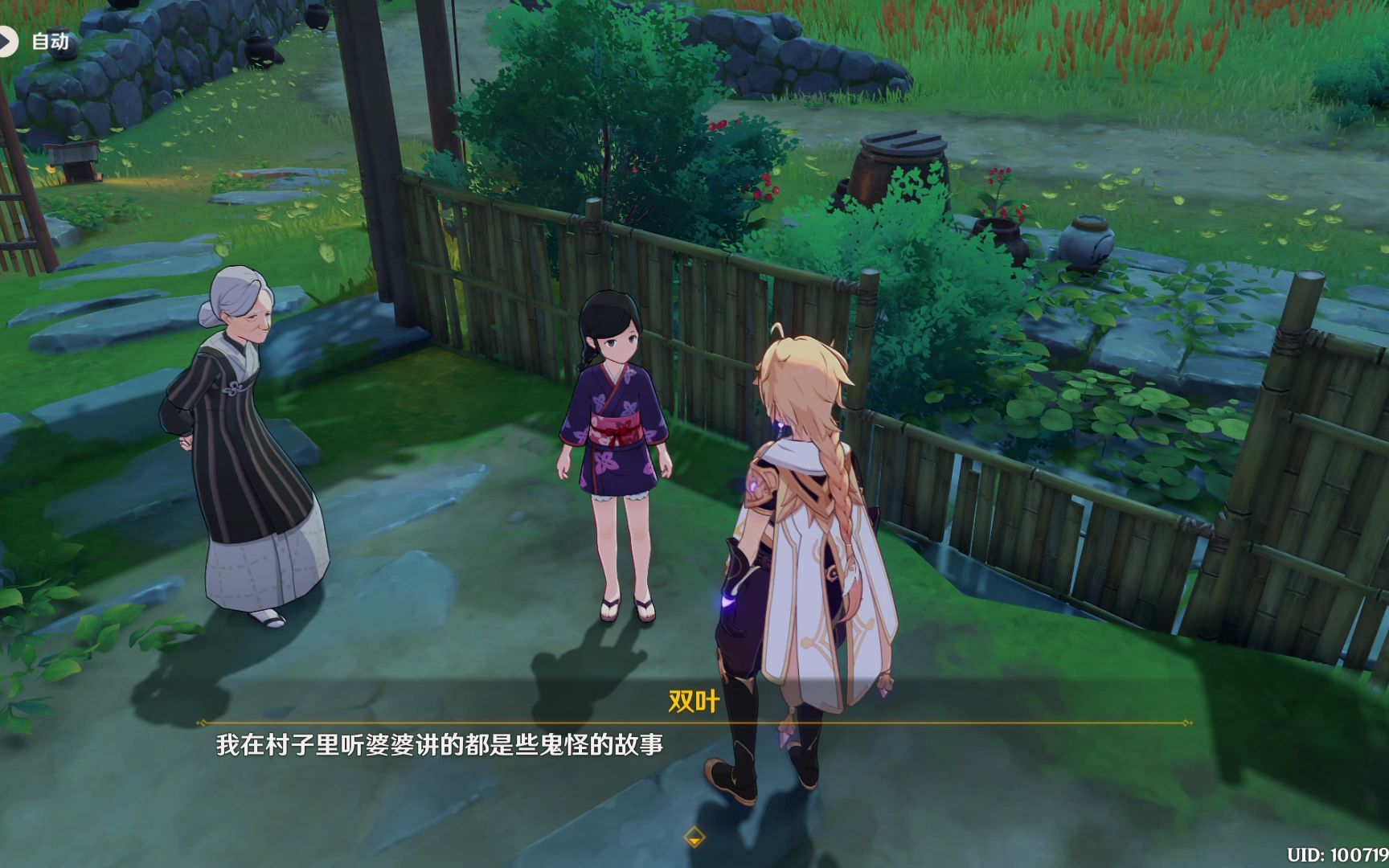The width and height of the screenshot is (1389, 868).
Task: Click the yellow diamond continue dialogue indicator
Action: [x=694, y=837]
